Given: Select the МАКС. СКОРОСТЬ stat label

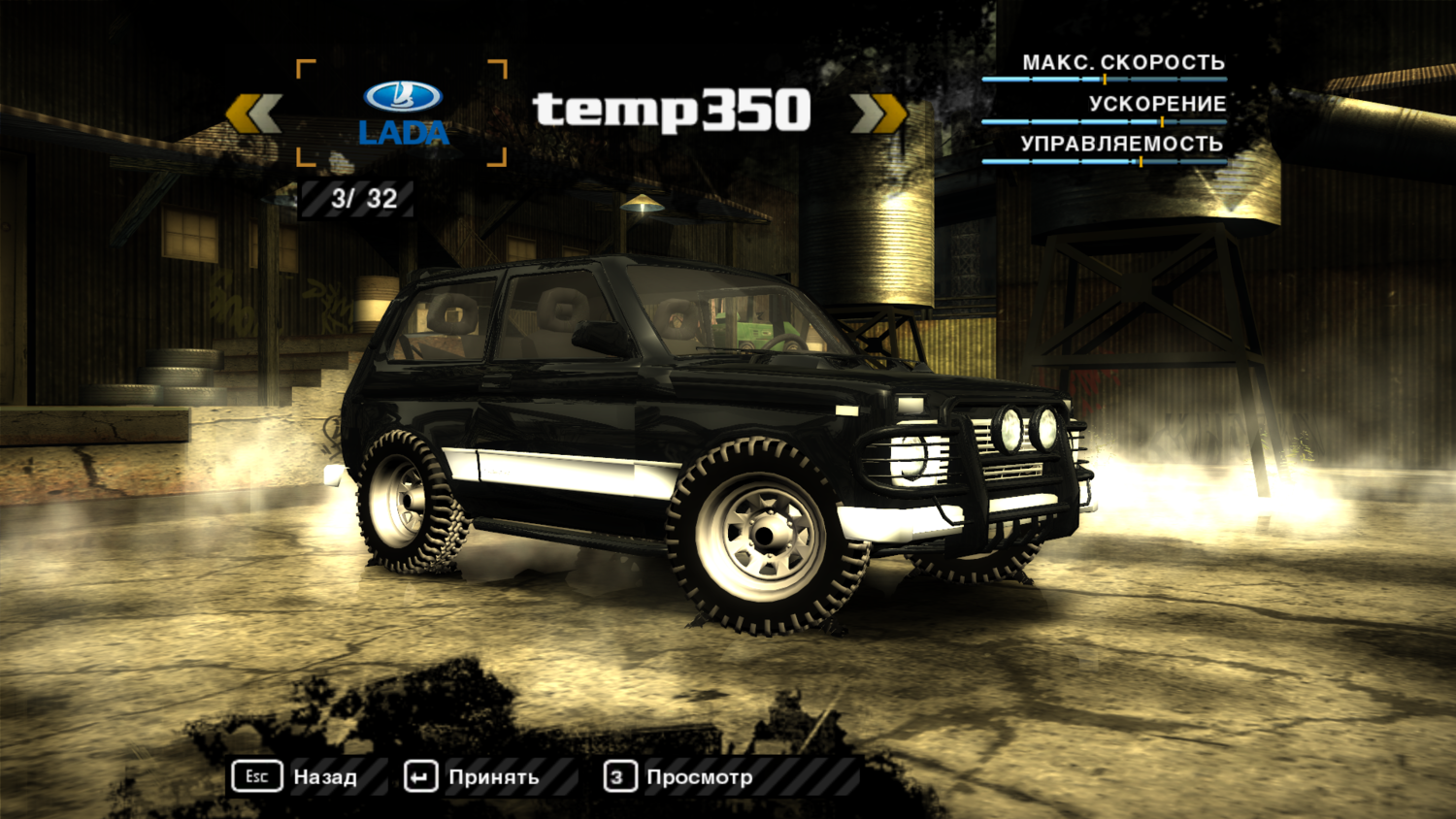Looking at the screenshot, I should (x=1126, y=62).
